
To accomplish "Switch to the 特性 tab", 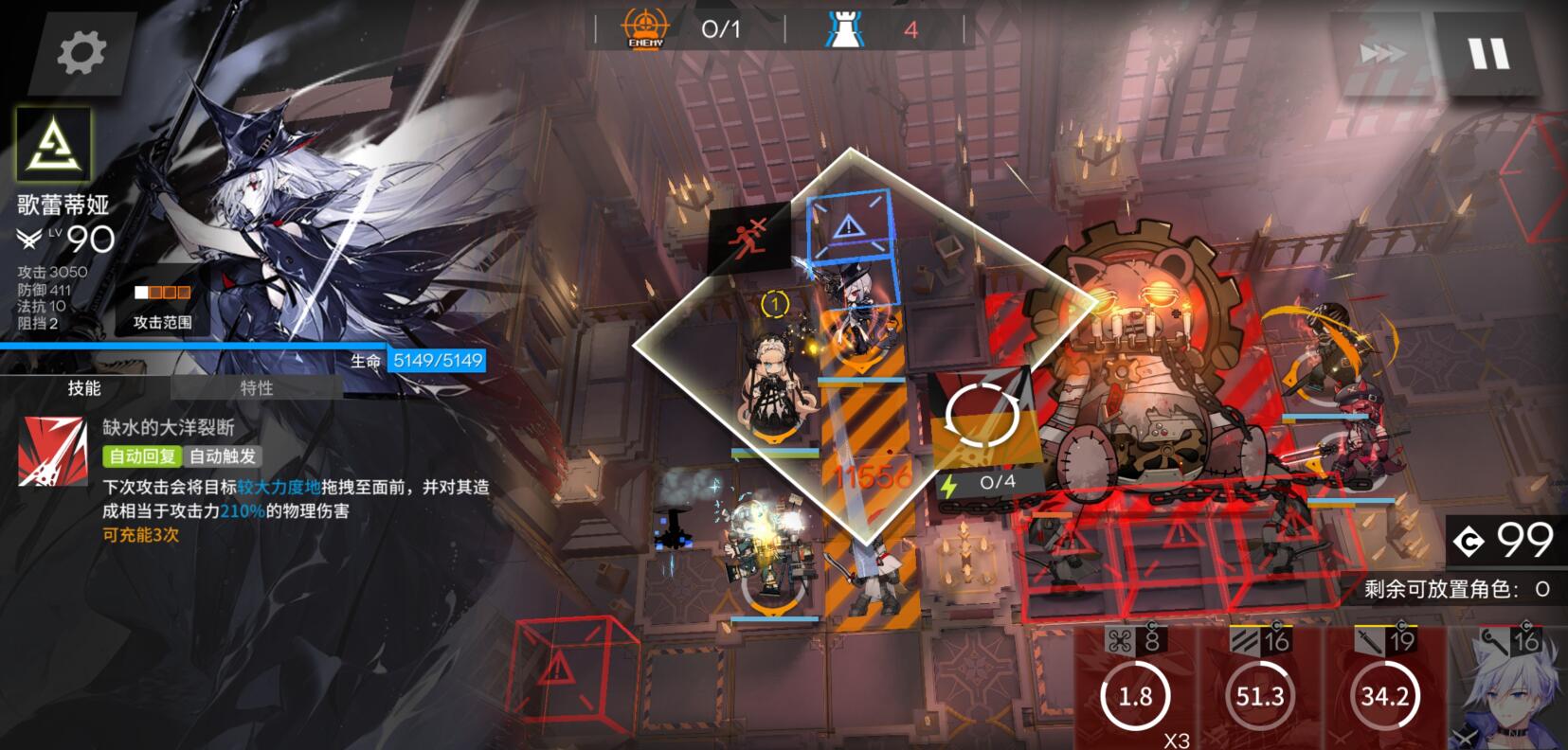I will click(x=257, y=388).
